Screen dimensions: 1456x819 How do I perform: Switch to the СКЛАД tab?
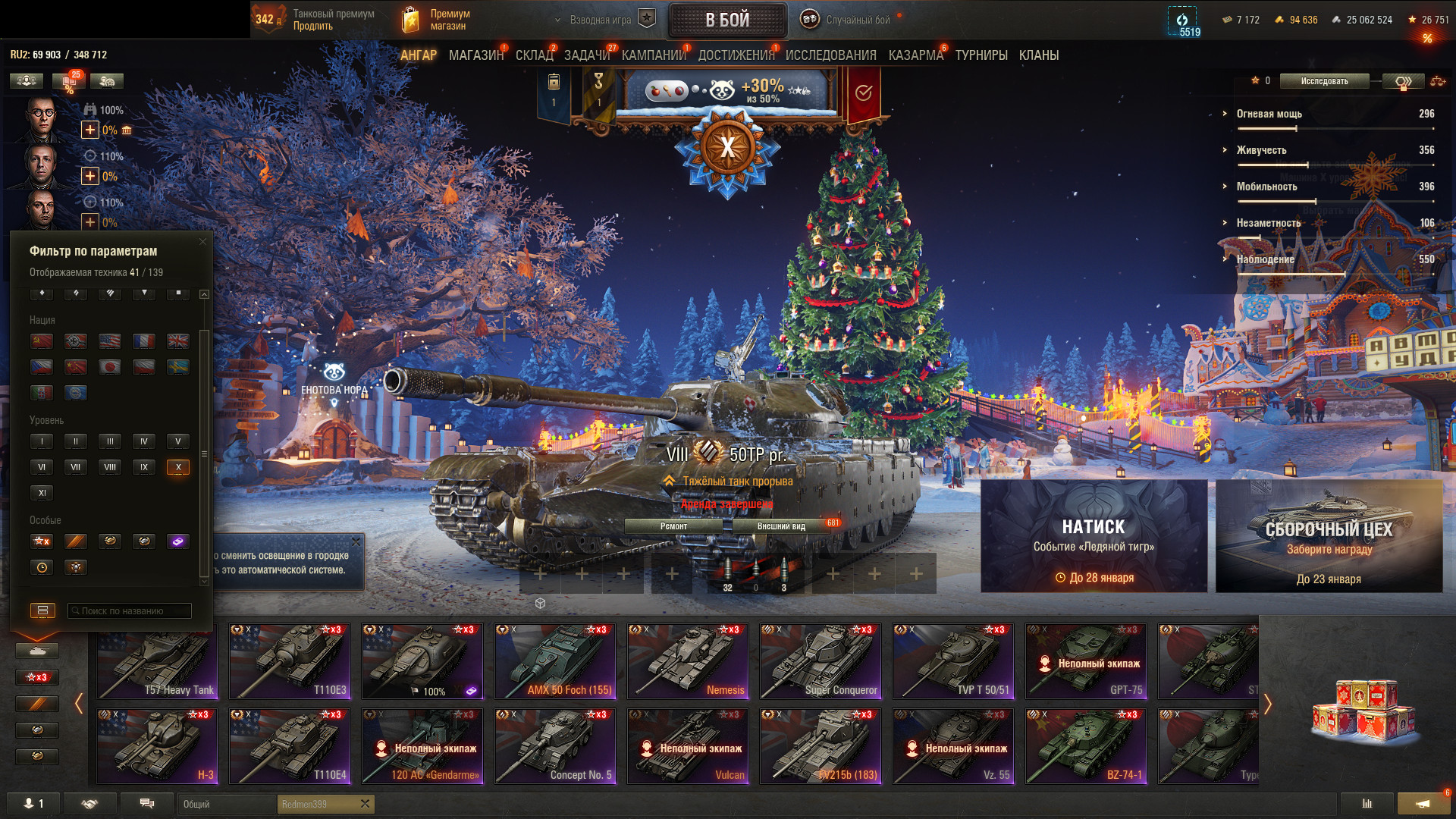pos(534,55)
